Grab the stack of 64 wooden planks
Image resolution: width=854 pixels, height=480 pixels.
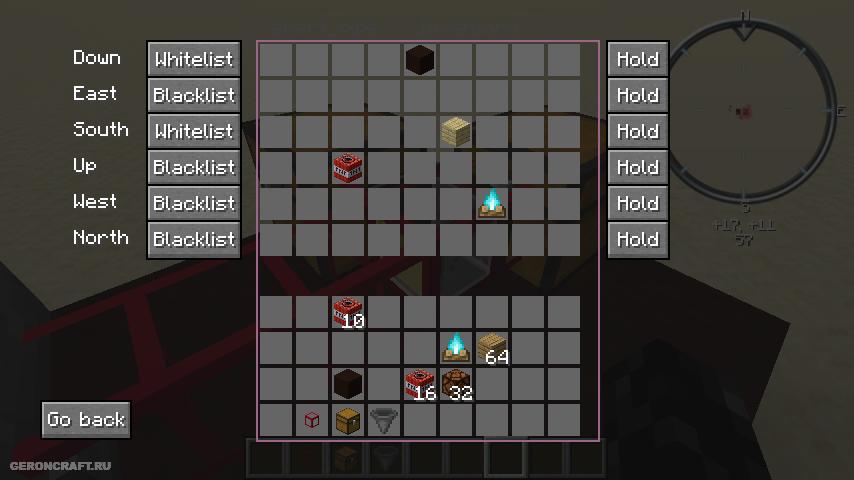[491, 348]
